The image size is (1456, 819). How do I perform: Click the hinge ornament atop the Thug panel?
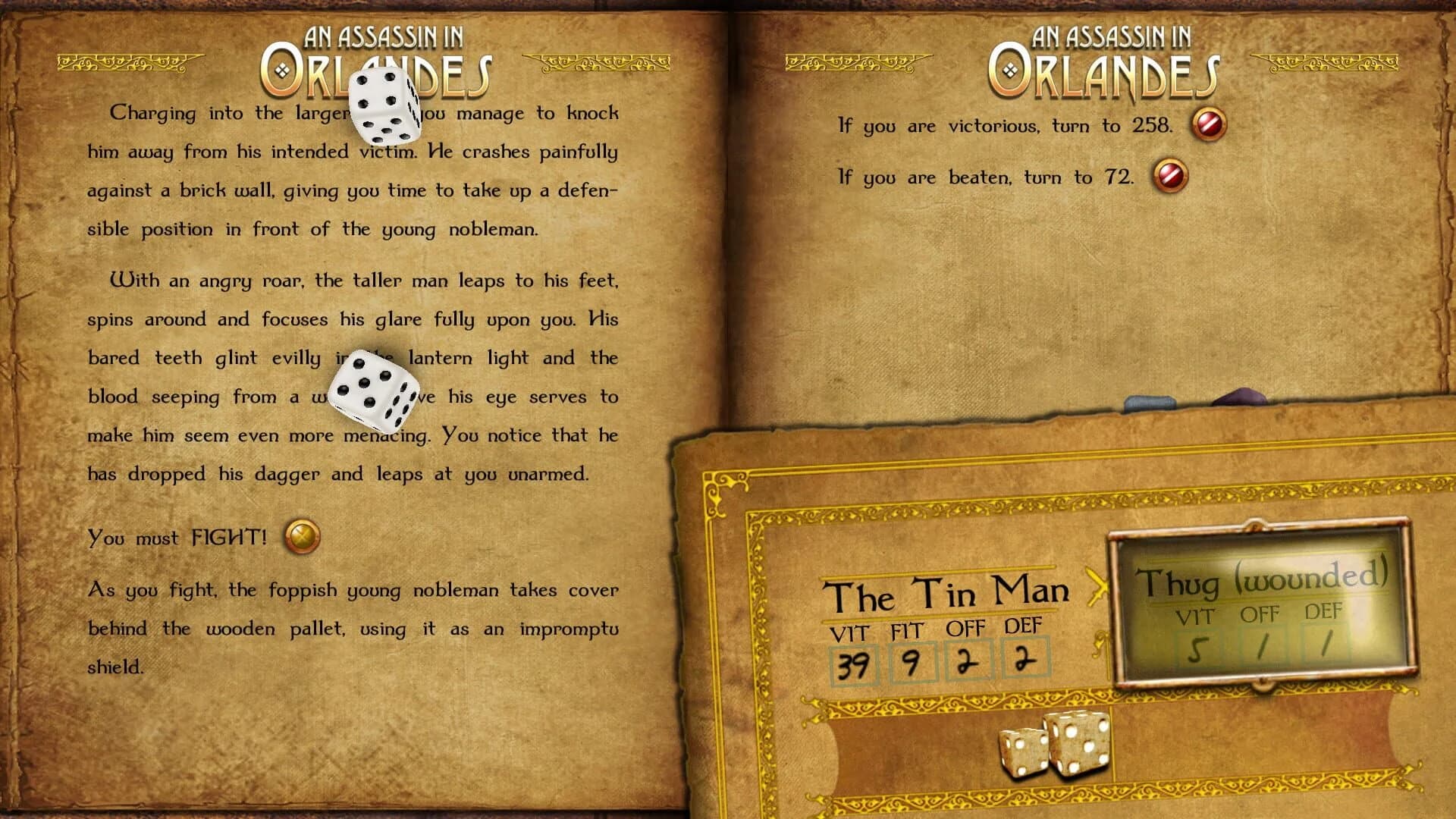coord(1255,525)
